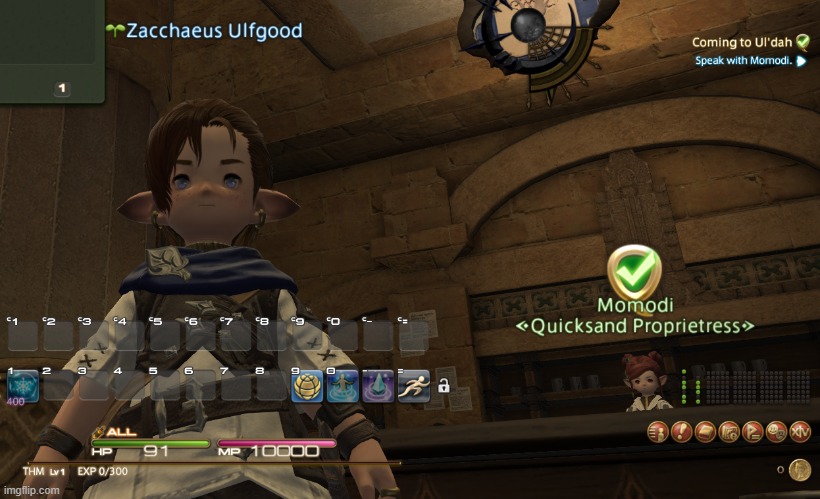820x499 pixels.
Task: Select the Coming to Ul'dah quest entry
Action: (x=742, y=42)
